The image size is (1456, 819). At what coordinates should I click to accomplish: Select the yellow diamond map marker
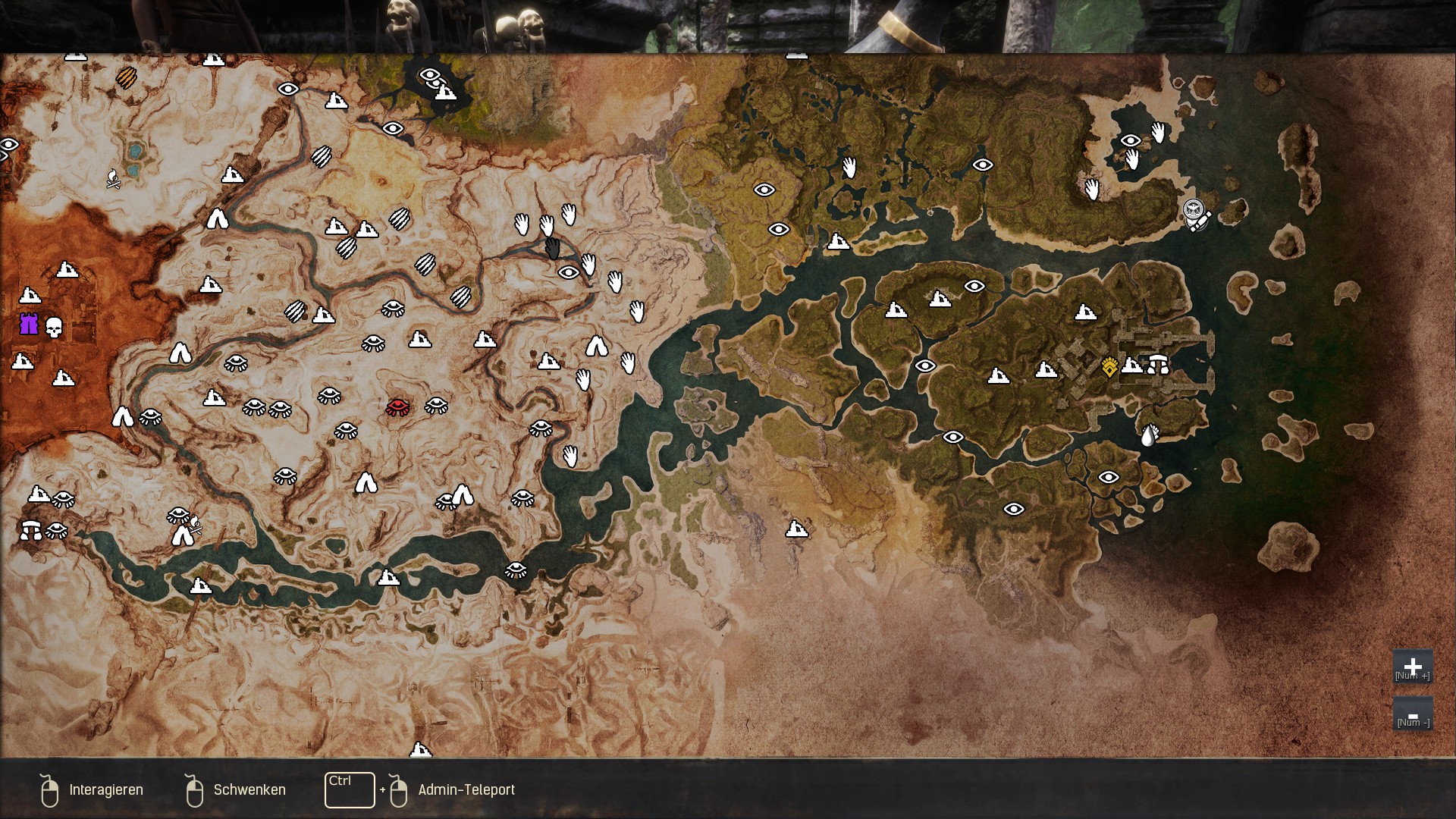1109,367
